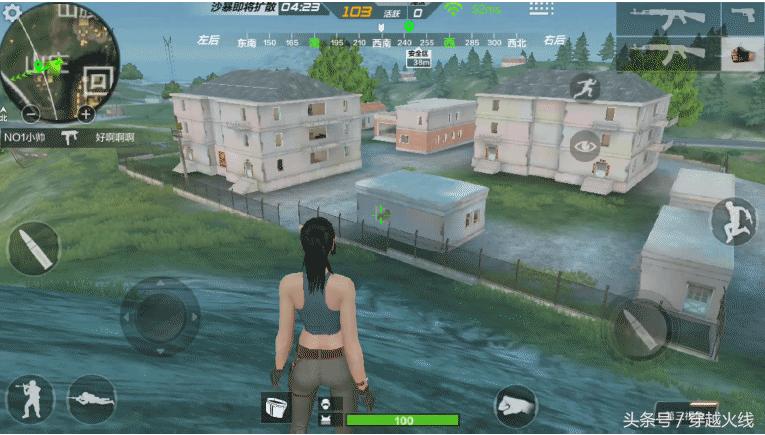Fire using the left bullet button
The image size is (765, 435).
[33, 248]
